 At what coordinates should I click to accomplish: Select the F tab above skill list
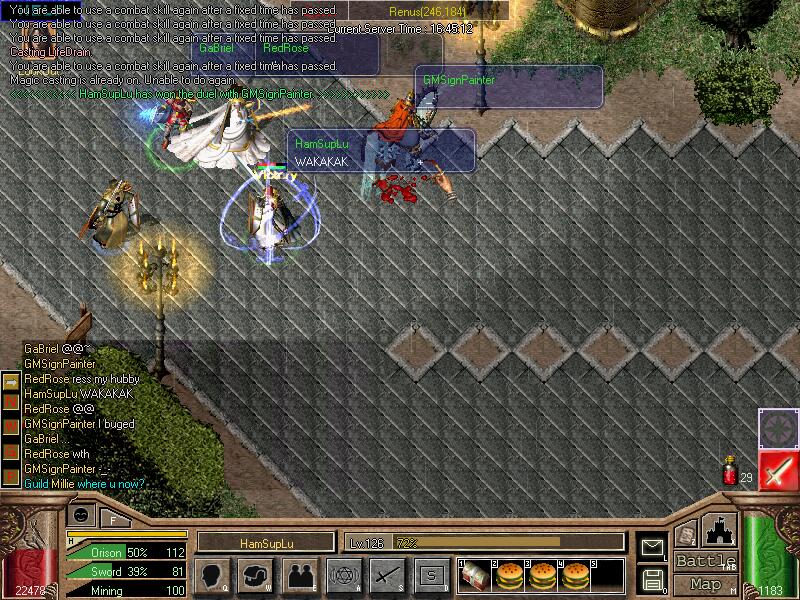point(112,519)
